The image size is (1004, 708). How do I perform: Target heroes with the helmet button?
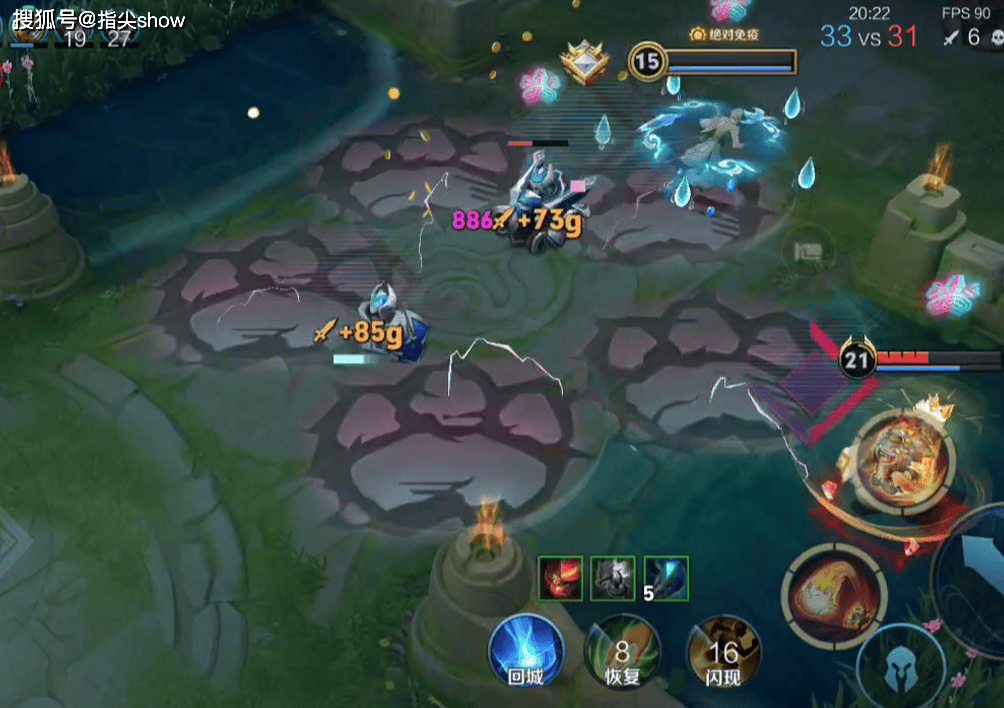pyautogui.click(x=900, y=667)
